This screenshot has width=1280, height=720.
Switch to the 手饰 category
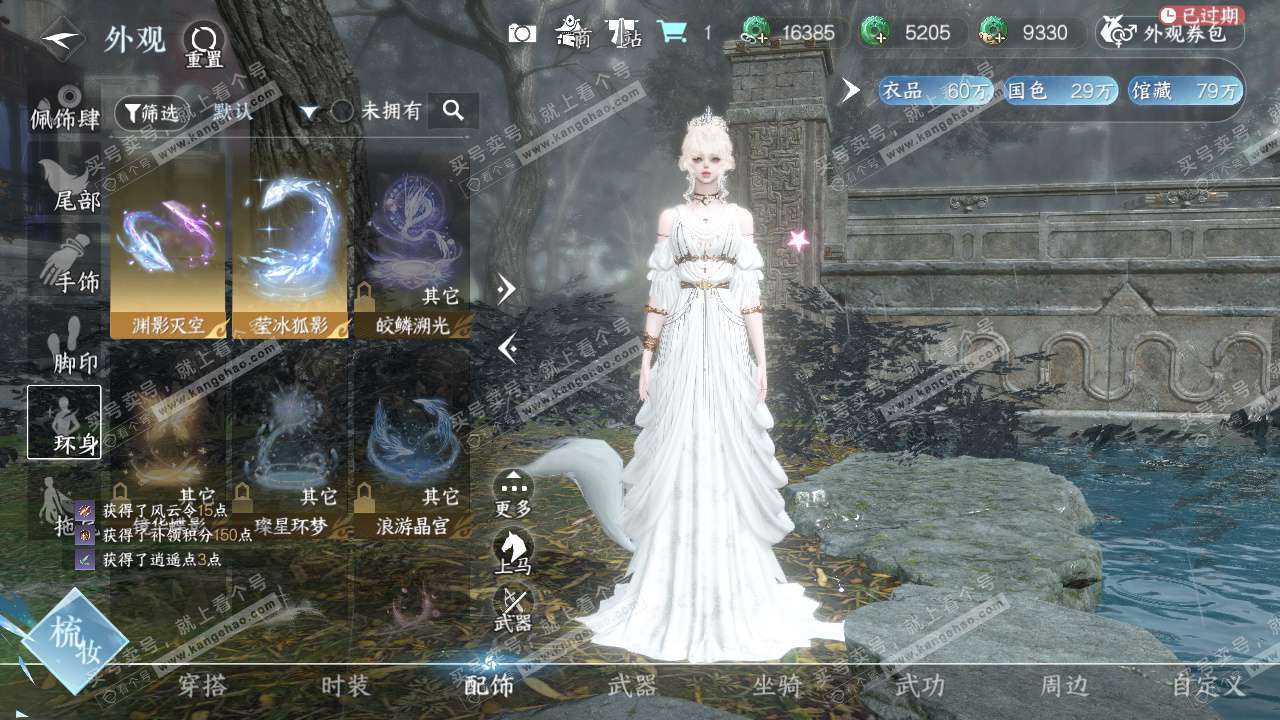pos(66,265)
